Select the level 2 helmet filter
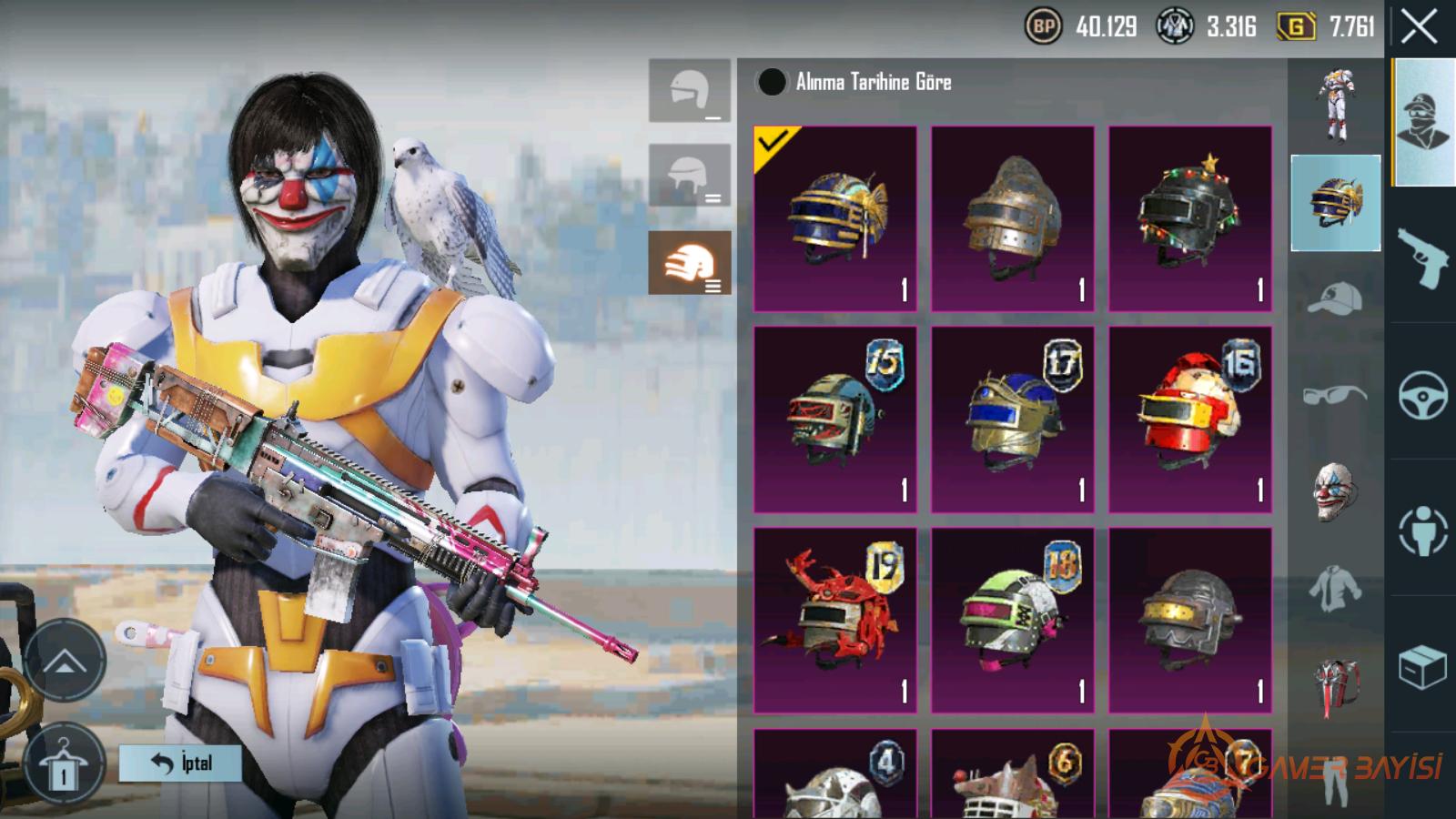The image size is (1456, 819). click(690, 175)
